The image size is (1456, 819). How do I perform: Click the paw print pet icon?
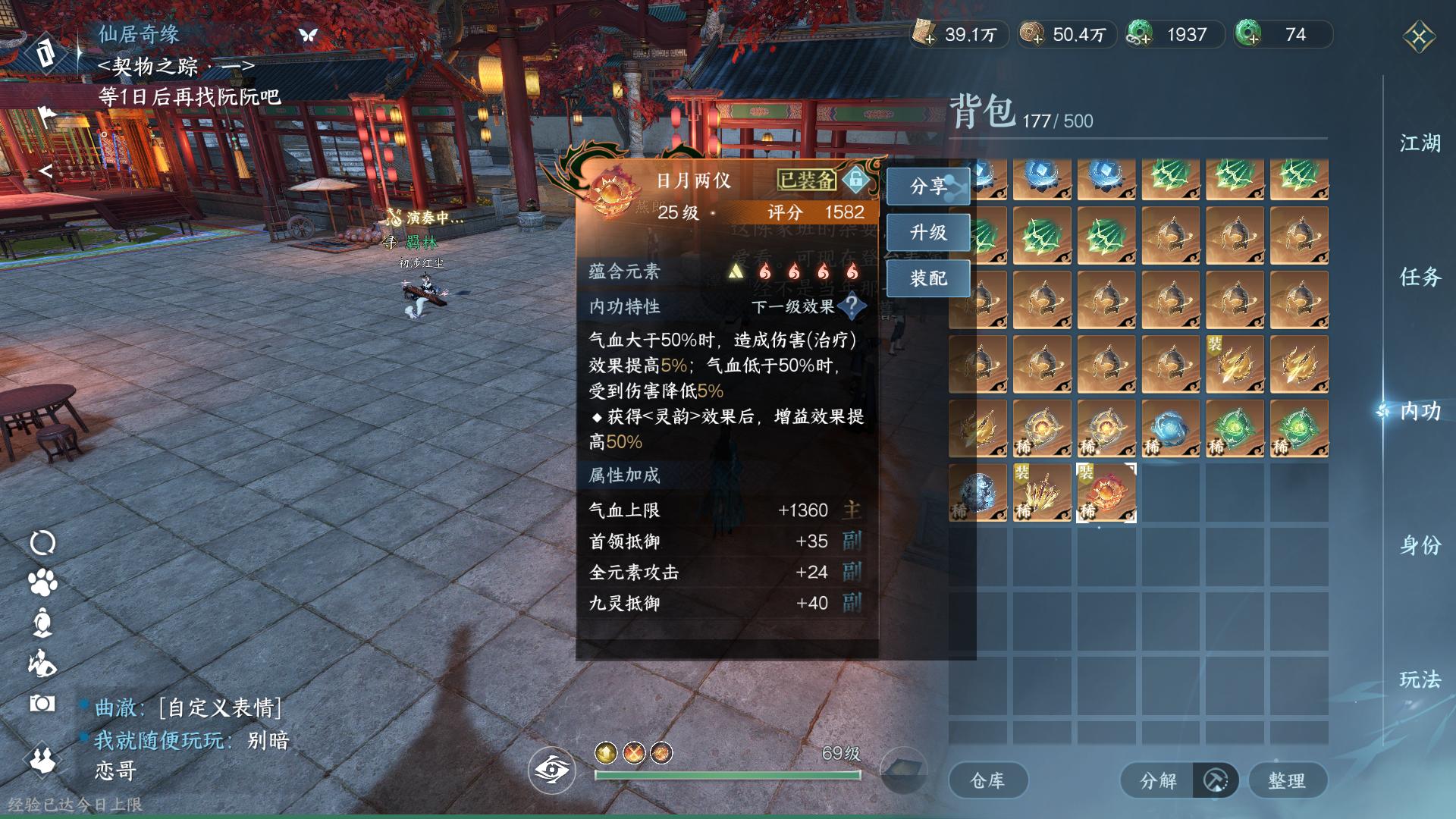pos(42,582)
